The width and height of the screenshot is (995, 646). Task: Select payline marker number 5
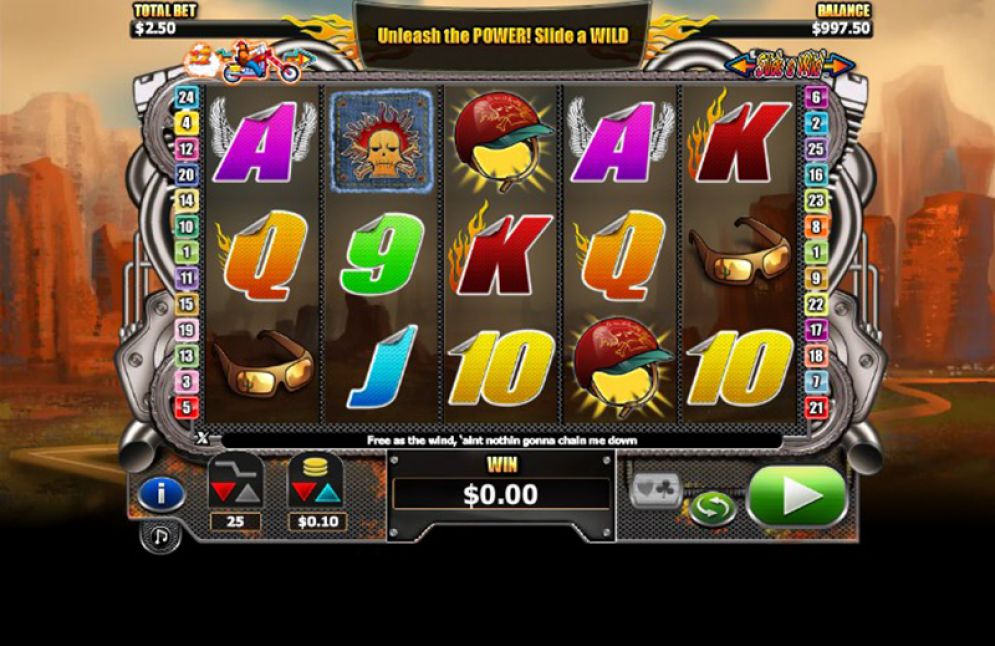coord(186,407)
